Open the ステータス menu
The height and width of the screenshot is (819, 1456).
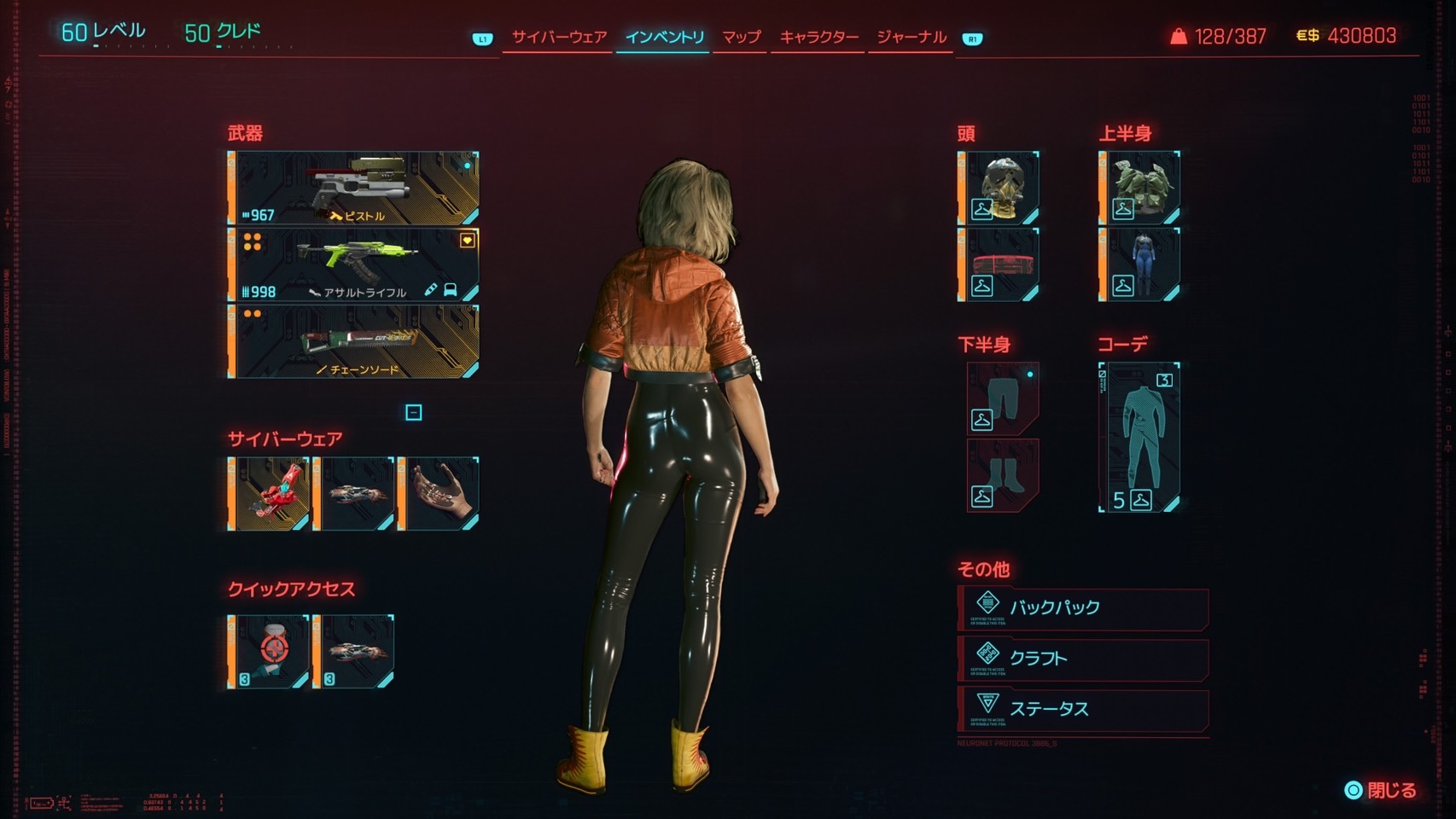1082,709
